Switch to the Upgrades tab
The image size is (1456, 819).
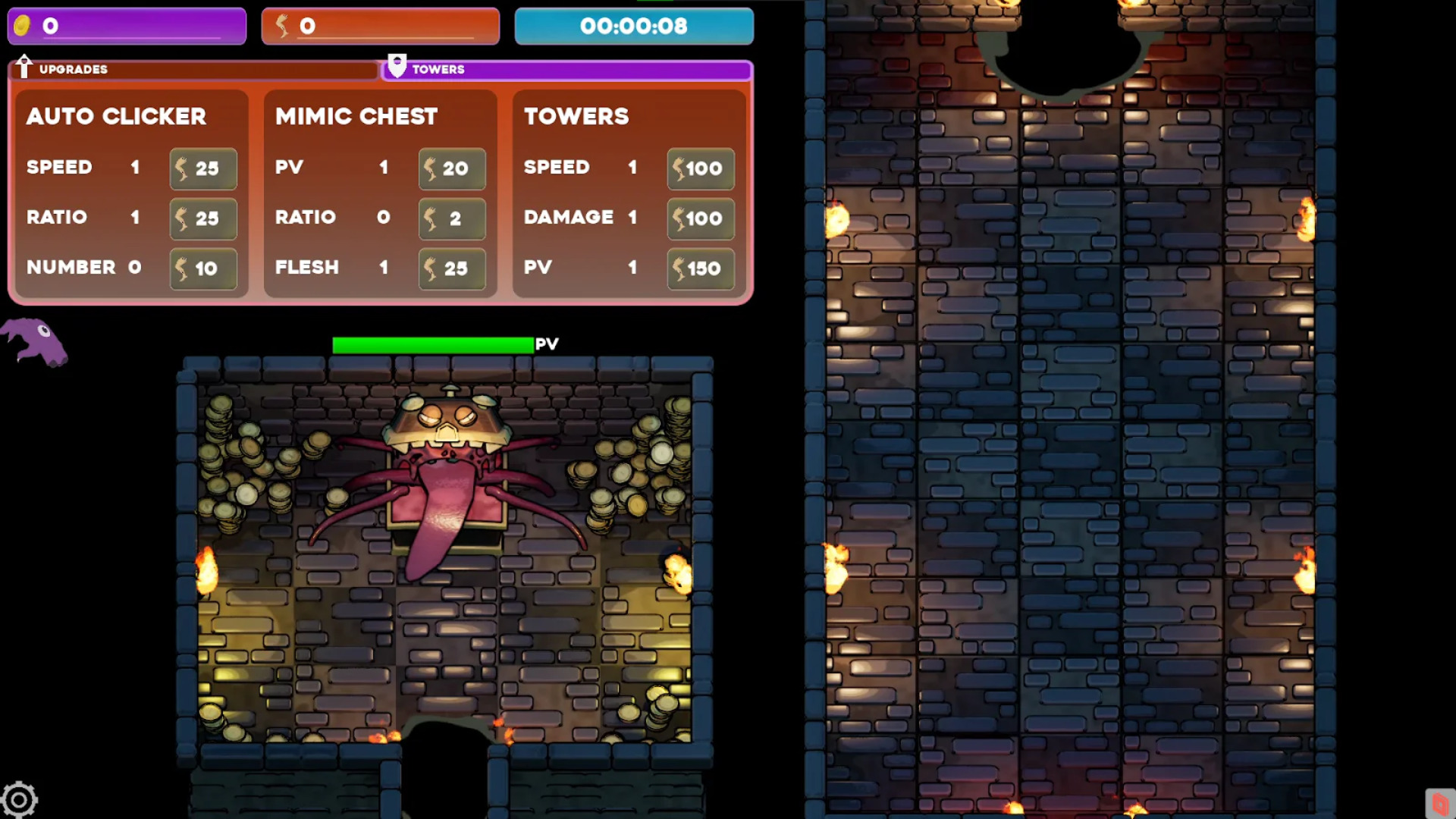(193, 70)
